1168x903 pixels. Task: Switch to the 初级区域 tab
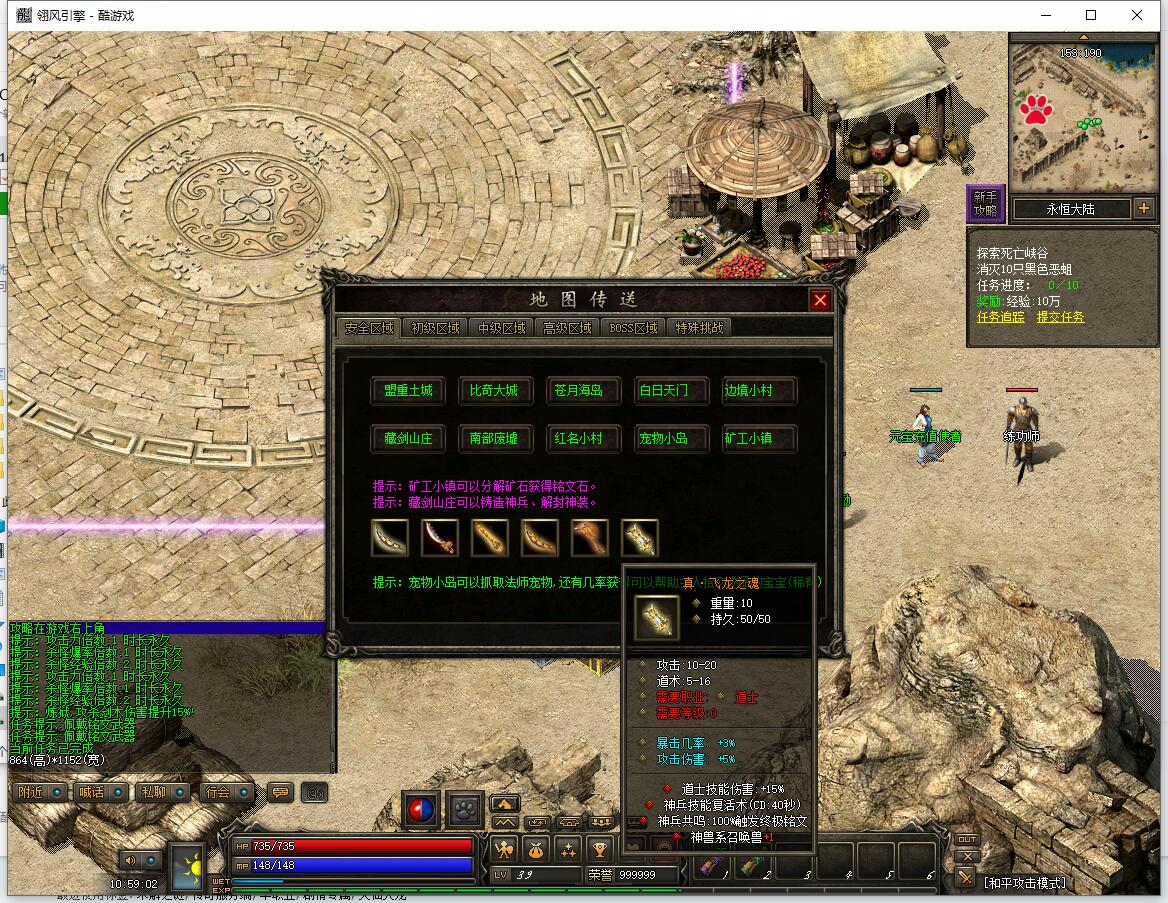pos(435,328)
